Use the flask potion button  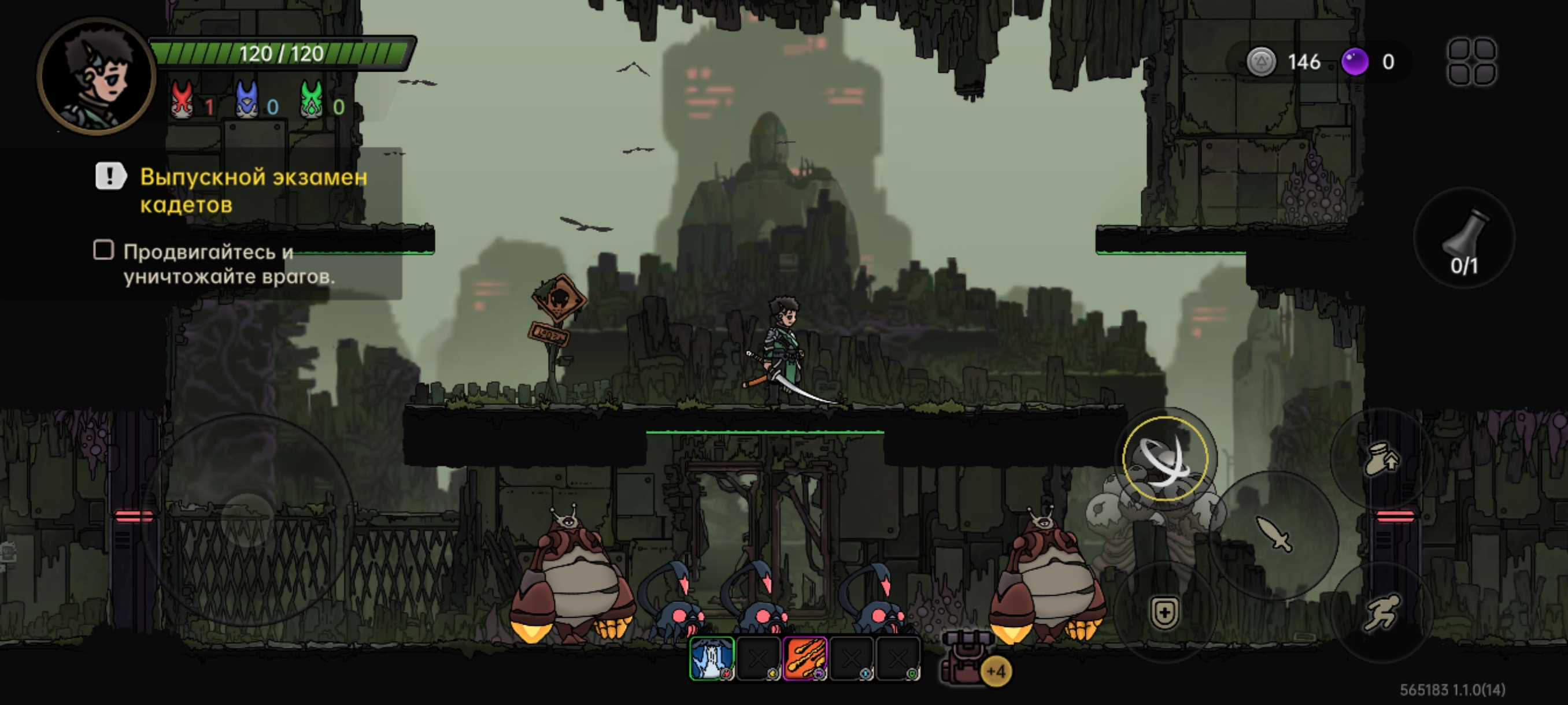[1464, 240]
